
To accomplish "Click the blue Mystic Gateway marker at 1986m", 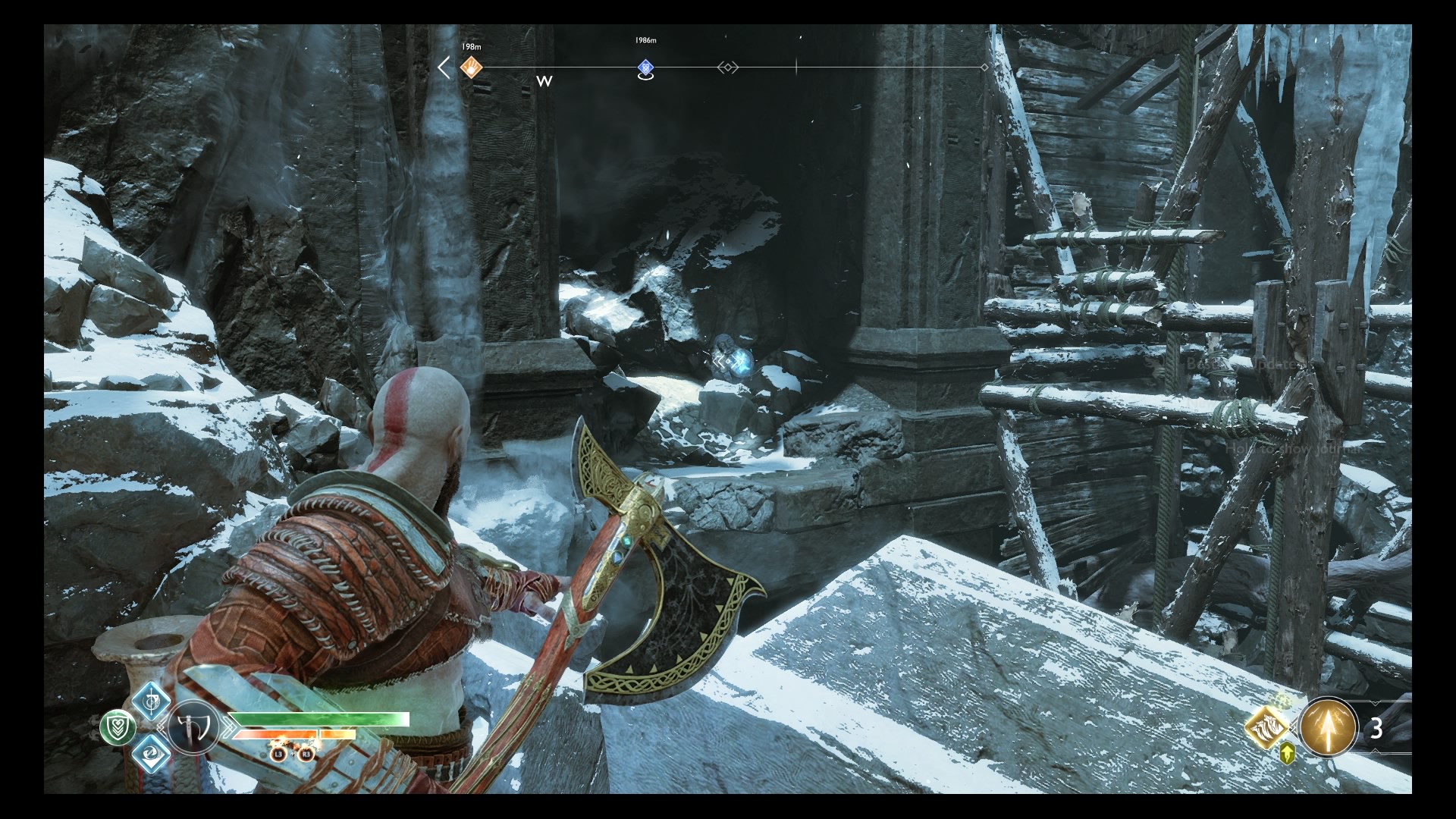I will click(645, 67).
